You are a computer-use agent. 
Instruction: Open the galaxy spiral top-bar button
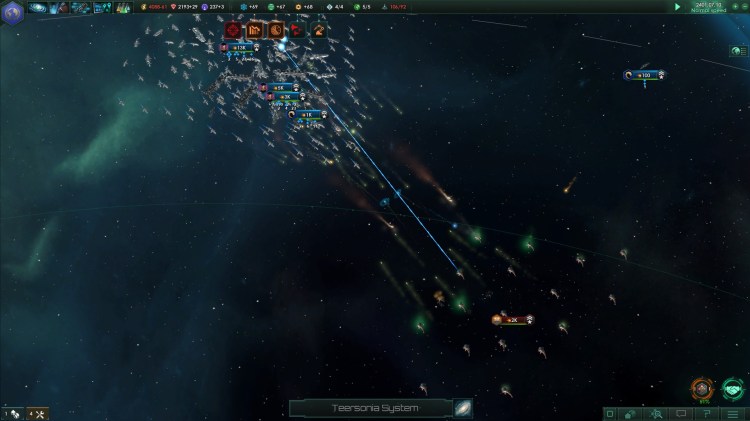[x=38, y=8]
